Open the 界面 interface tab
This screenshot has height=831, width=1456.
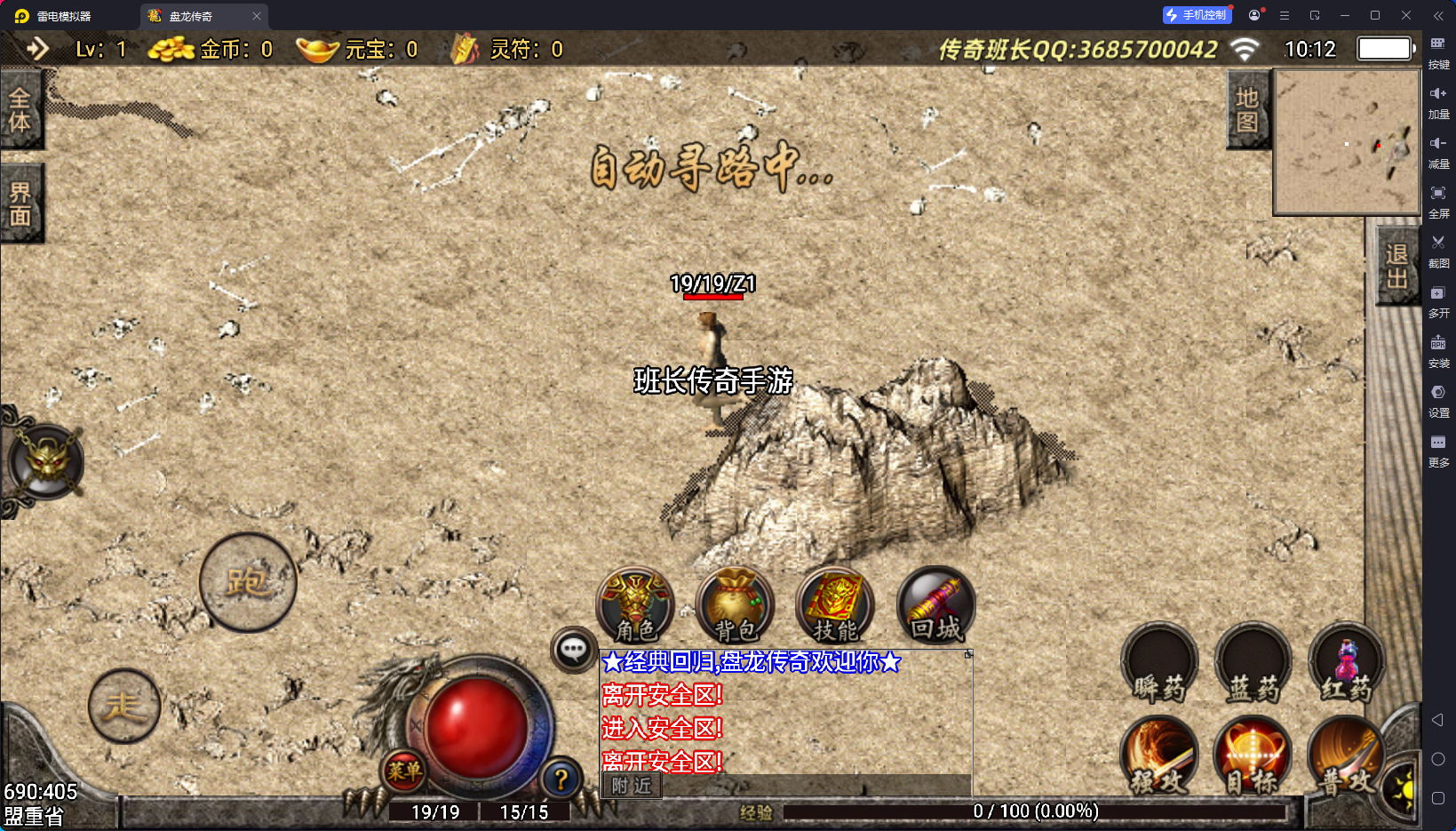coord(20,204)
